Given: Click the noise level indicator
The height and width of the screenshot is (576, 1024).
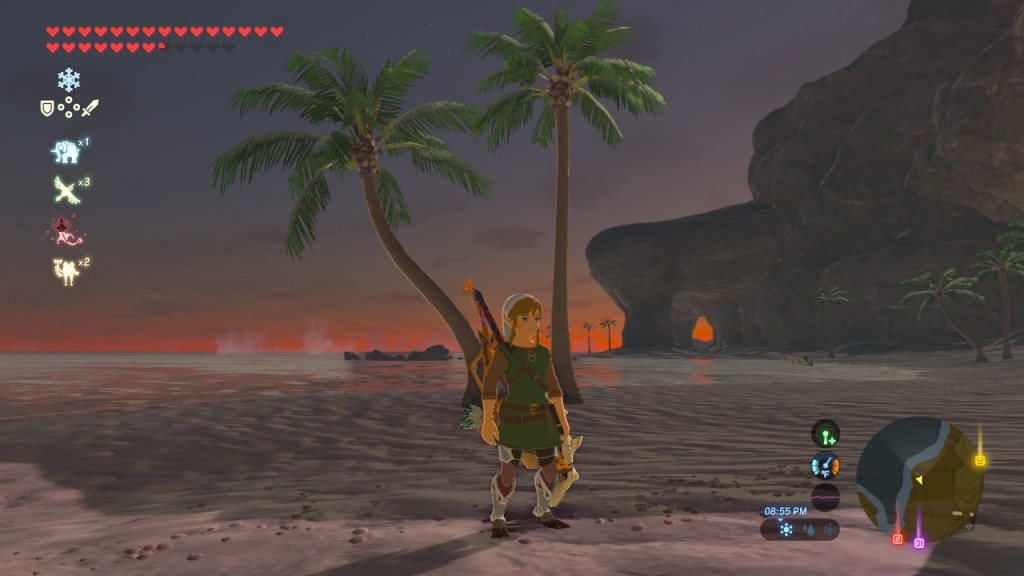Looking at the screenshot, I should coord(825,496).
